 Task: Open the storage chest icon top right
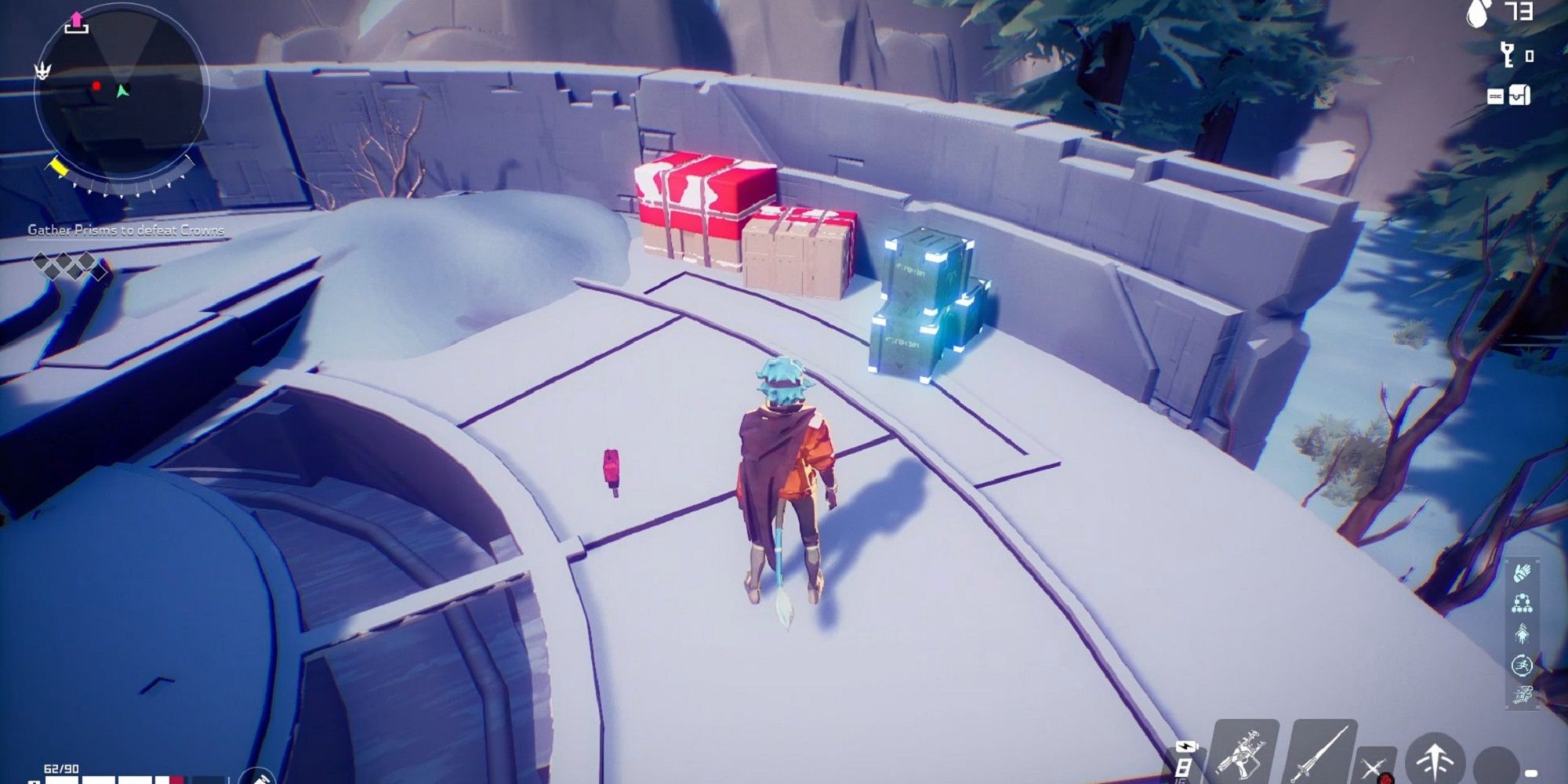1519,96
